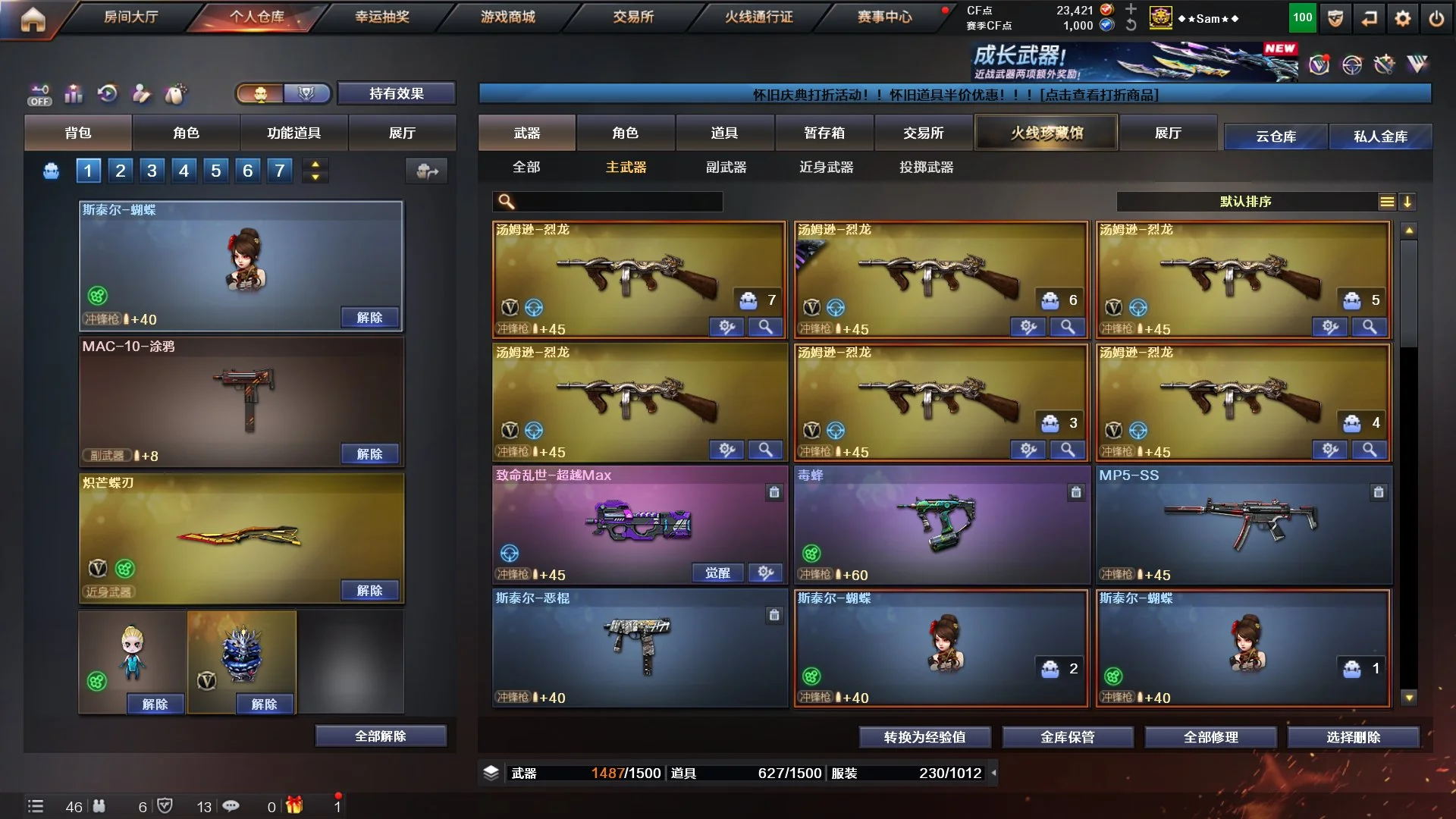Pick the MP5-SS weapon slot
This screenshot has height=819, width=1456.
tap(1243, 523)
